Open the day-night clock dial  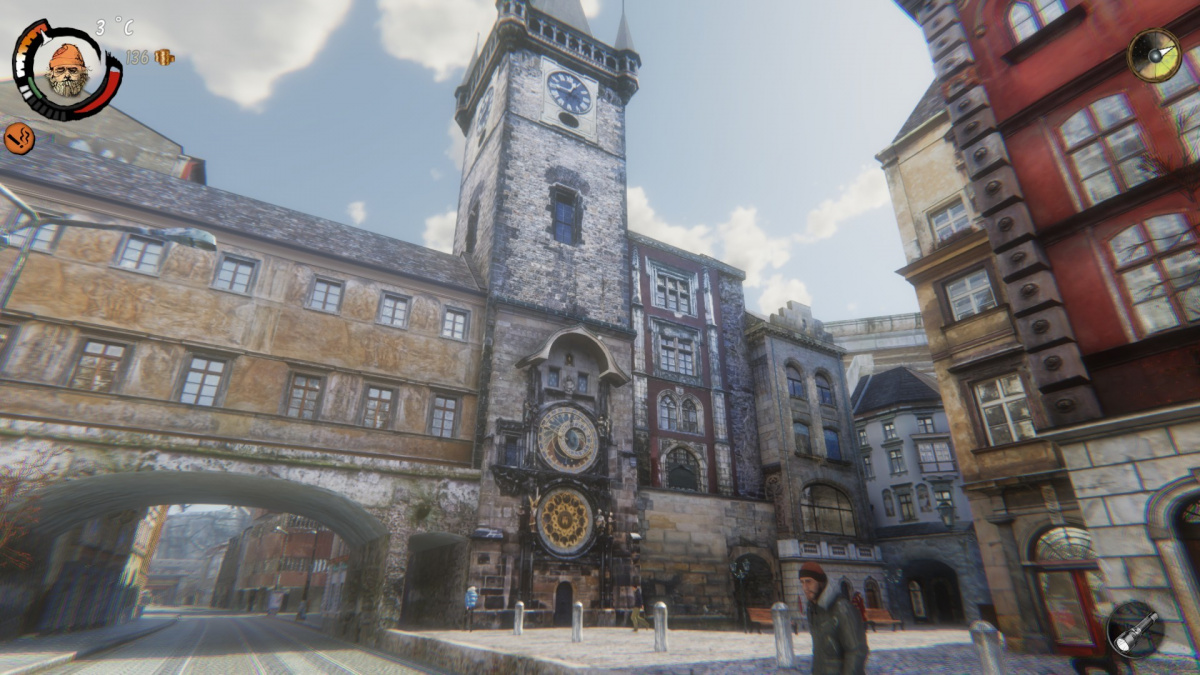[1154, 55]
